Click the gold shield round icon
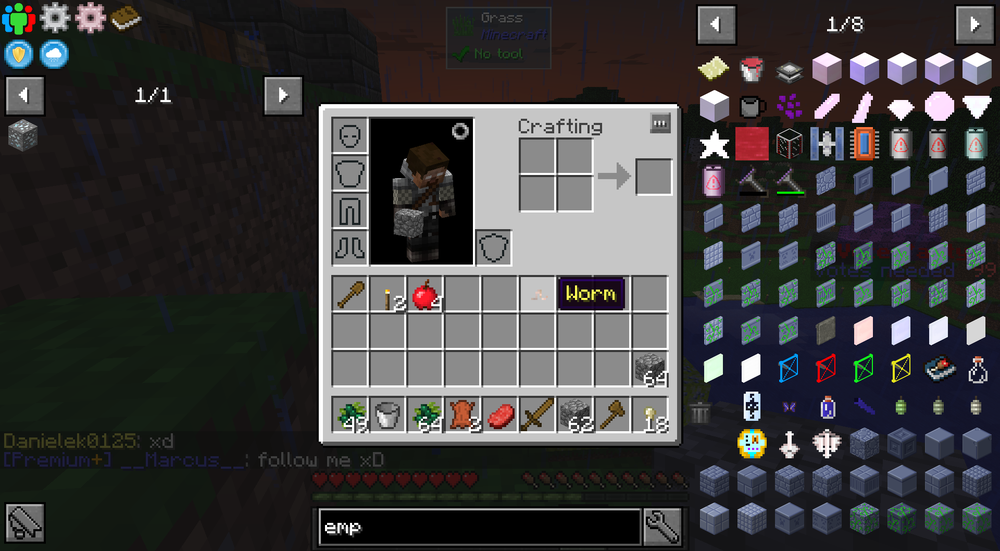 (18, 54)
